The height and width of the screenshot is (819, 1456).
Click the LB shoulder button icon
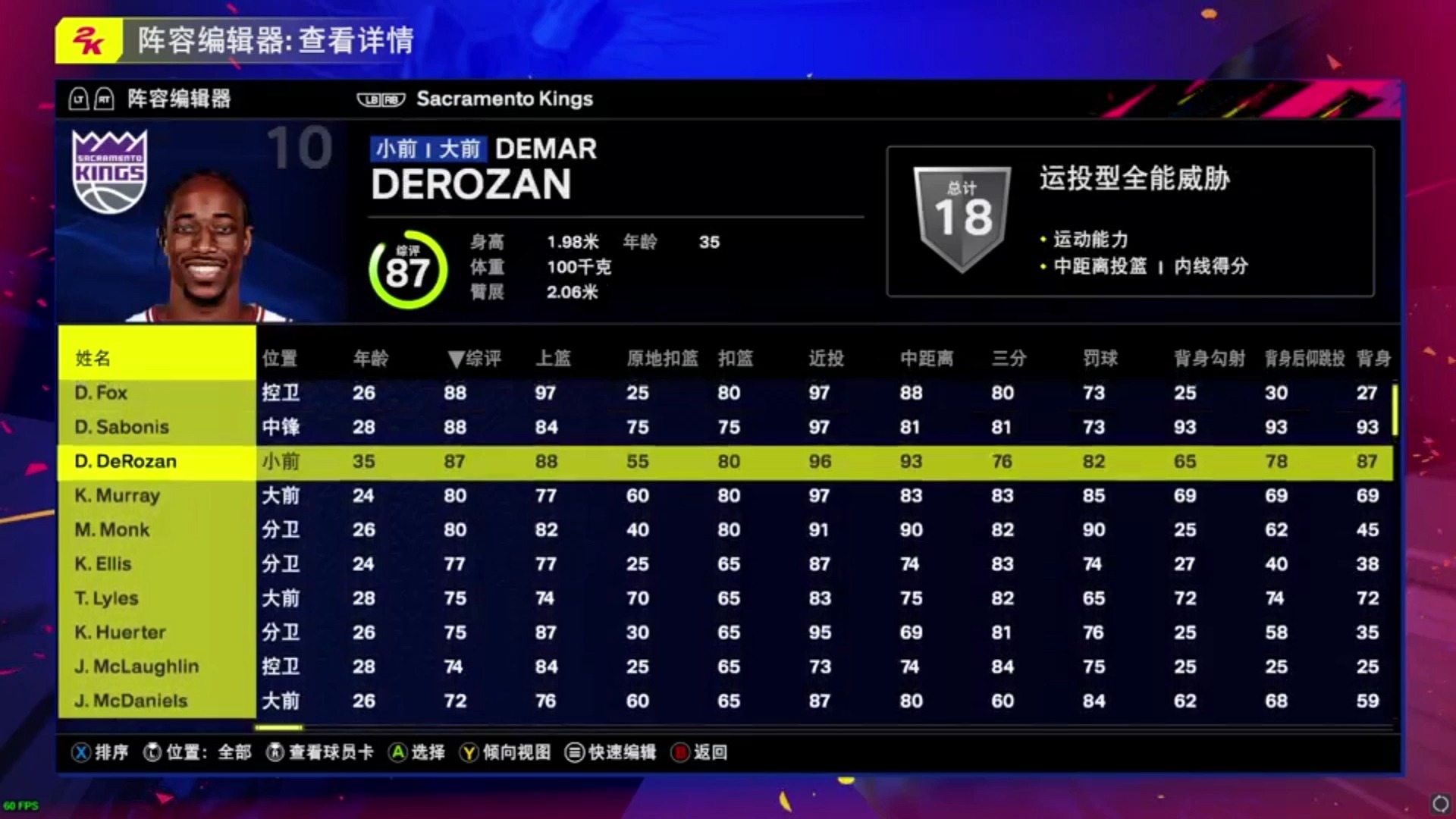pyautogui.click(x=370, y=99)
